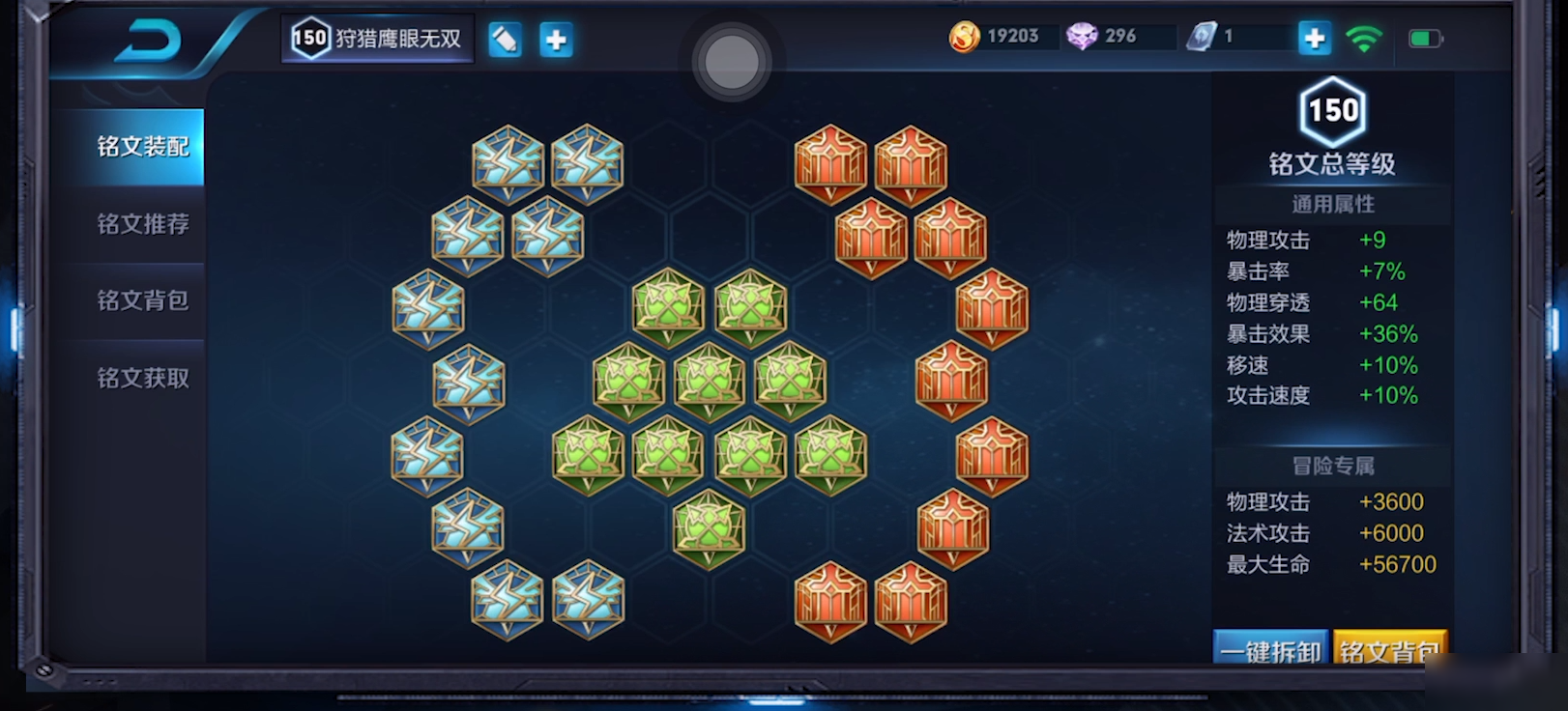Add a new rune page with plus button
1568x711 pixels.
556,40
